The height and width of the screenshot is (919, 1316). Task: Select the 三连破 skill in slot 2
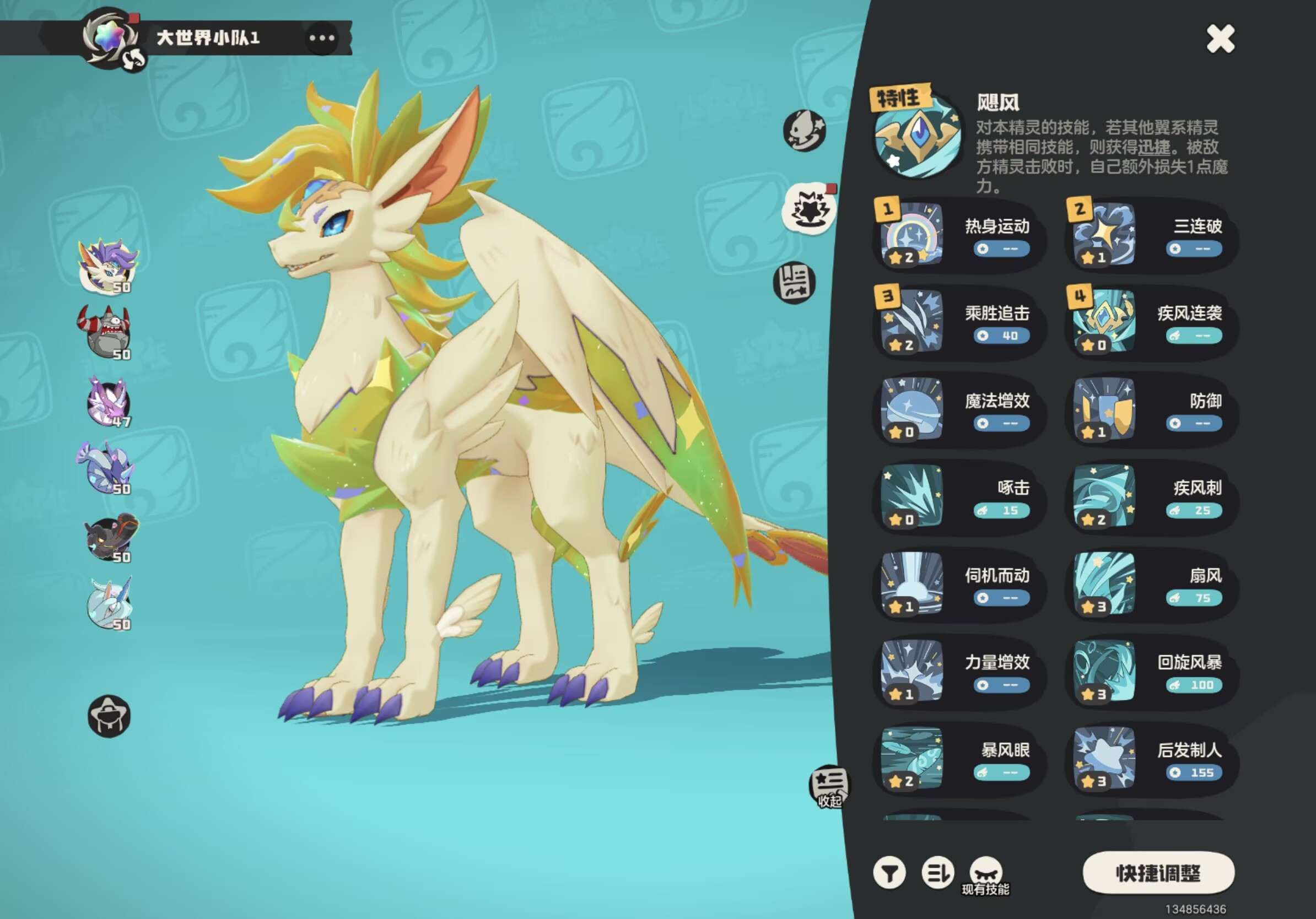pos(1151,235)
